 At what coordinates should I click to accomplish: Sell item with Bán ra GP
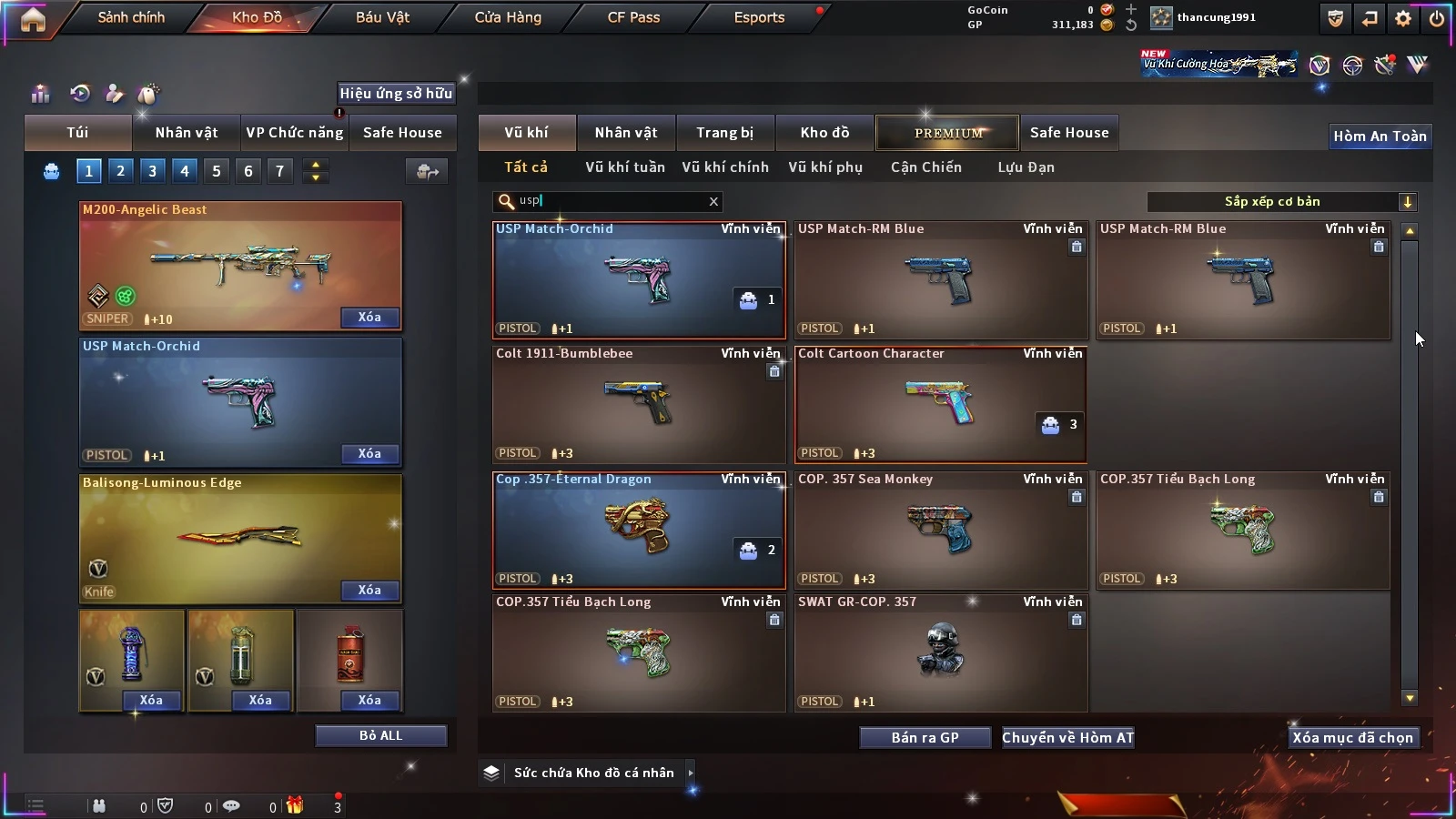(925, 738)
